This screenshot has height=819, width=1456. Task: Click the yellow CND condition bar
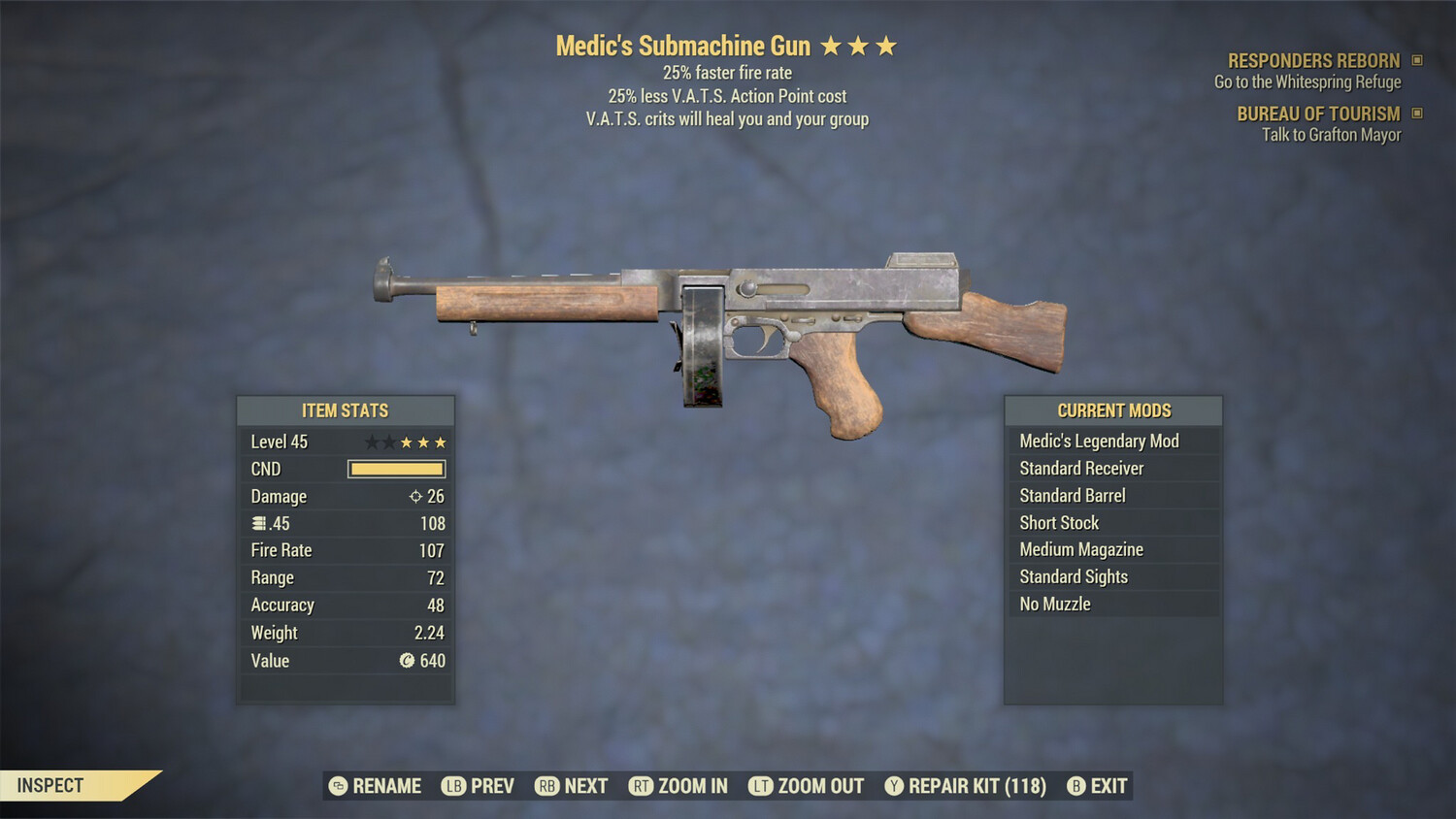(x=396, y=469)
